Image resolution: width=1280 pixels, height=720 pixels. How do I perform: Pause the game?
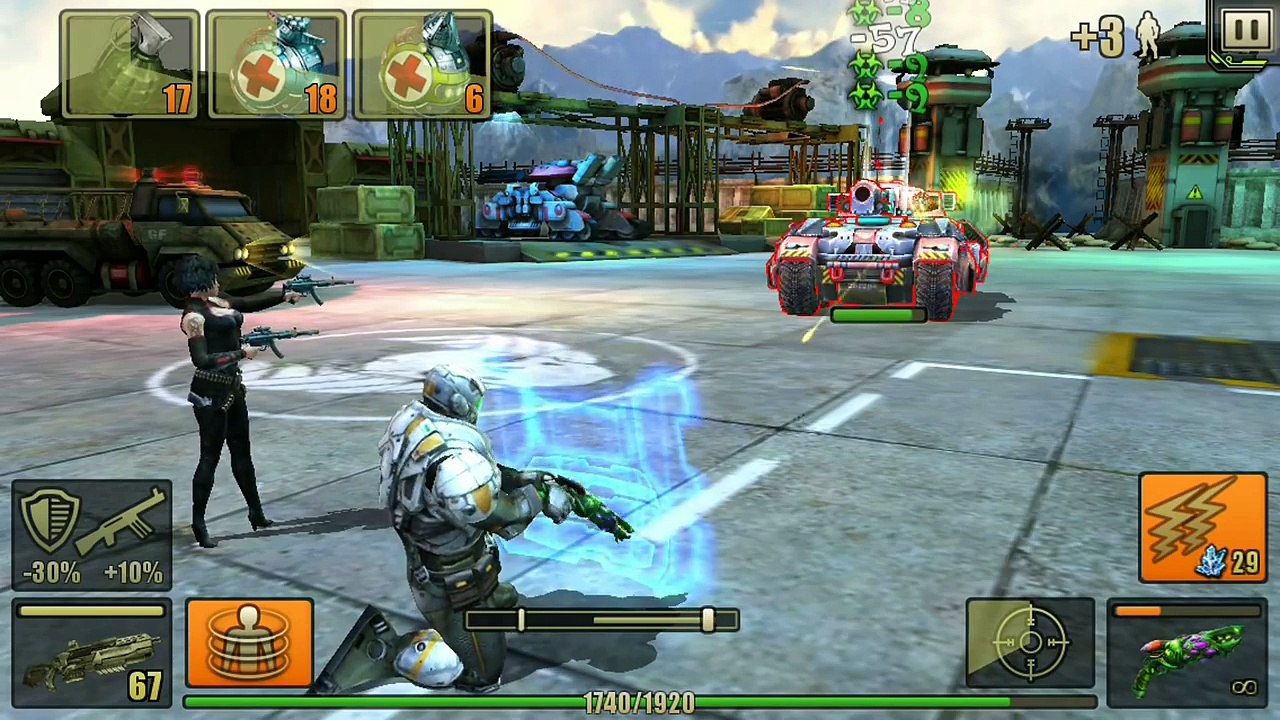[x=1245, y=32]
